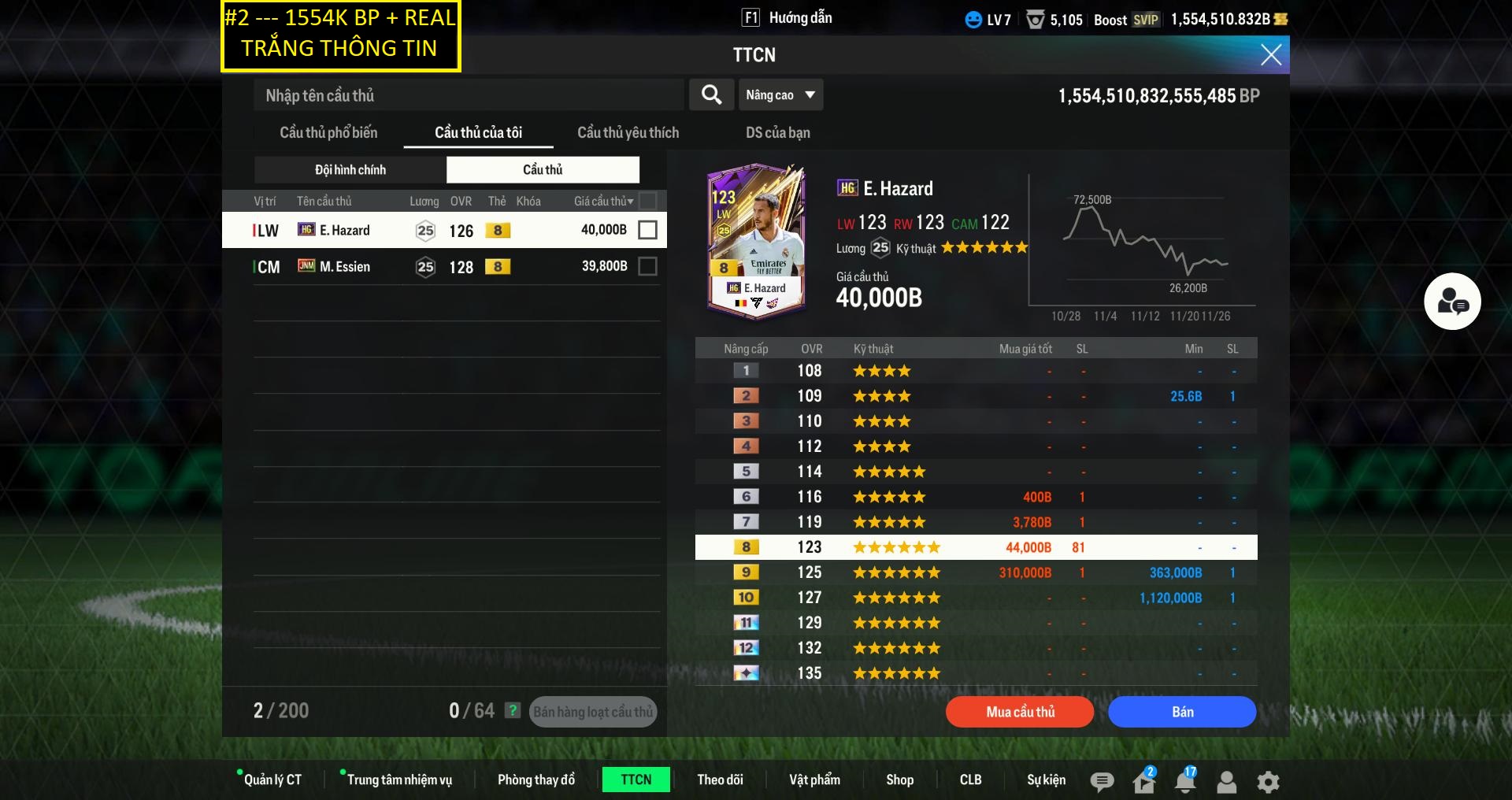Screen dimensions: 1512x800
Task: Open Quản lý CT in bottom menu
Action: [x=272, y=780]
